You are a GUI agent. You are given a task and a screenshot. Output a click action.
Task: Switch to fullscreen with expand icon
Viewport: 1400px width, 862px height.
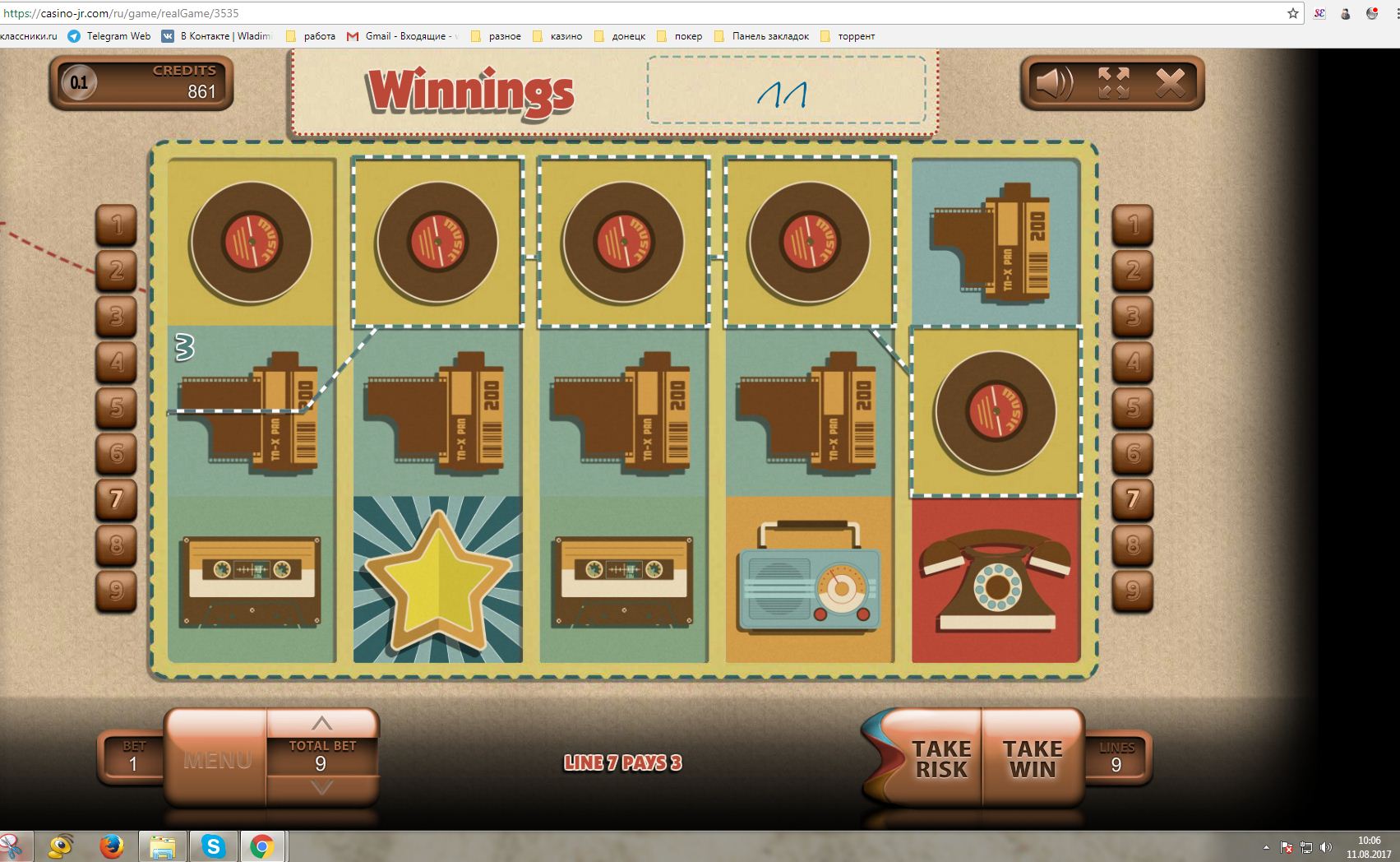1113,83
